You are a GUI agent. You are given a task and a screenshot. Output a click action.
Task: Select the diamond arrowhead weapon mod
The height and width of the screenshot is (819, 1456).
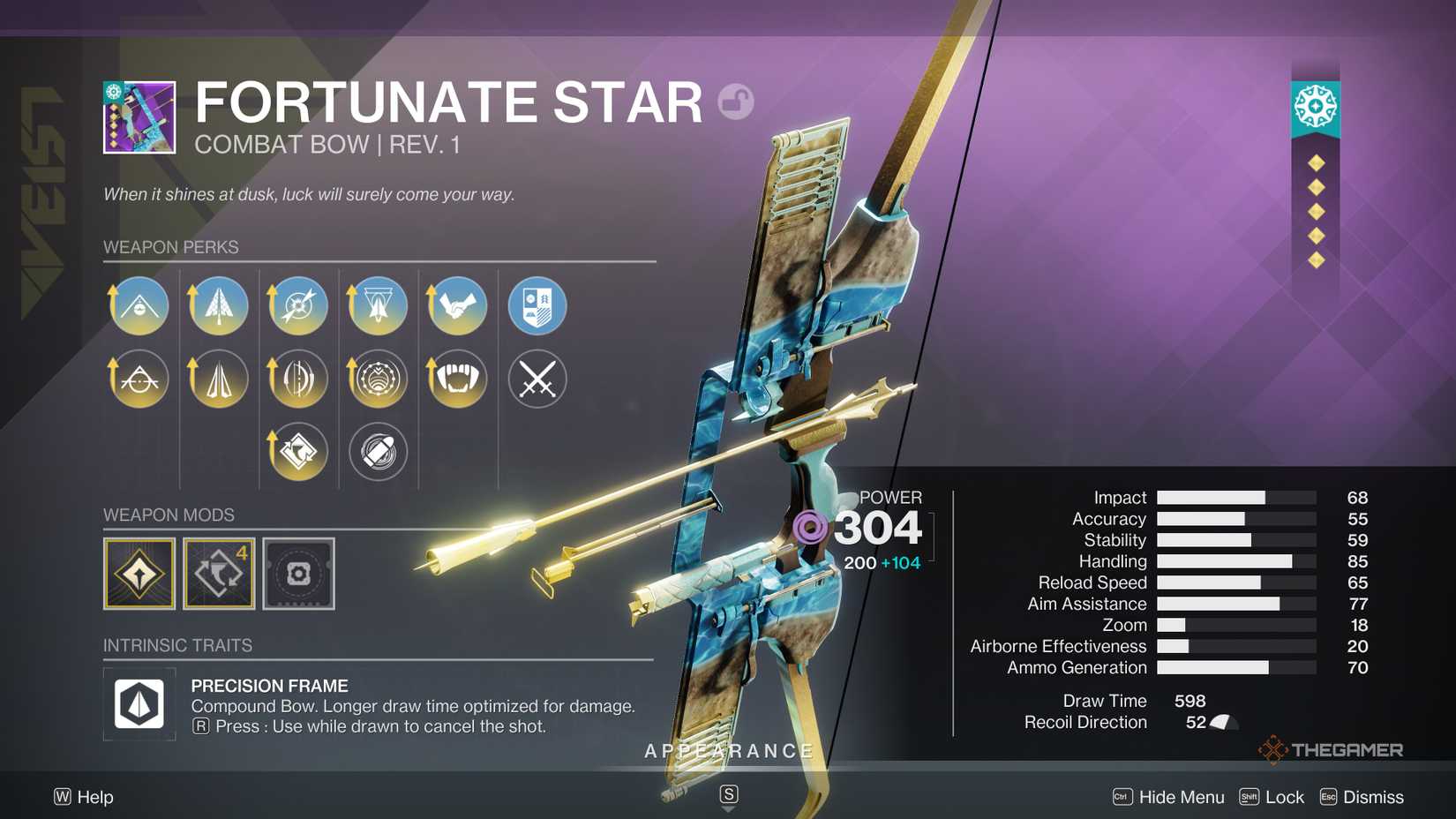point(138,572)
